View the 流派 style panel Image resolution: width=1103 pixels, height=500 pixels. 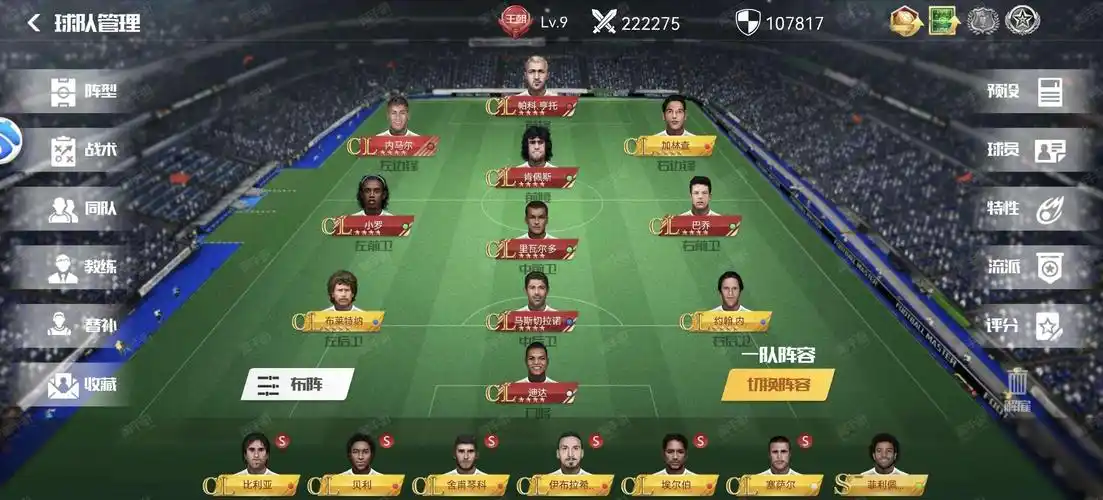click(1025, 267)
